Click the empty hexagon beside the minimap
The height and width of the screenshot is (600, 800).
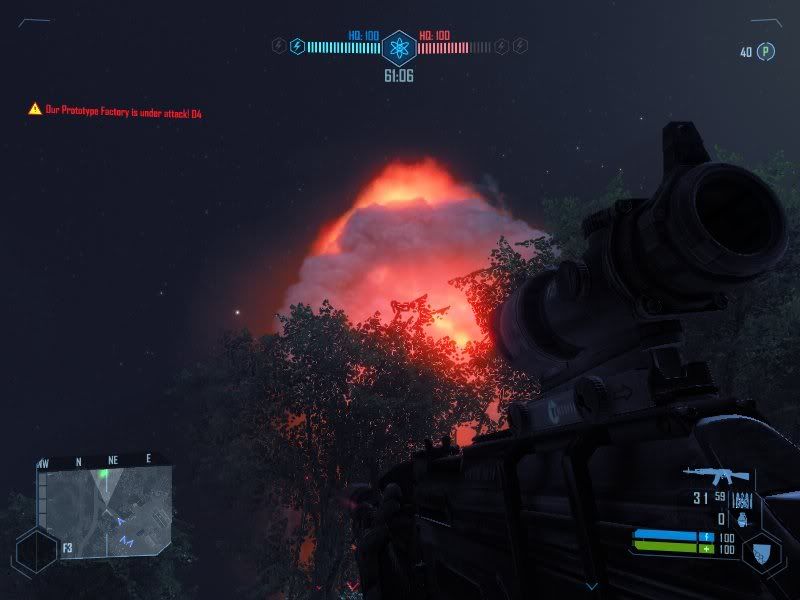pyautogui.click(x=37, y=550)
